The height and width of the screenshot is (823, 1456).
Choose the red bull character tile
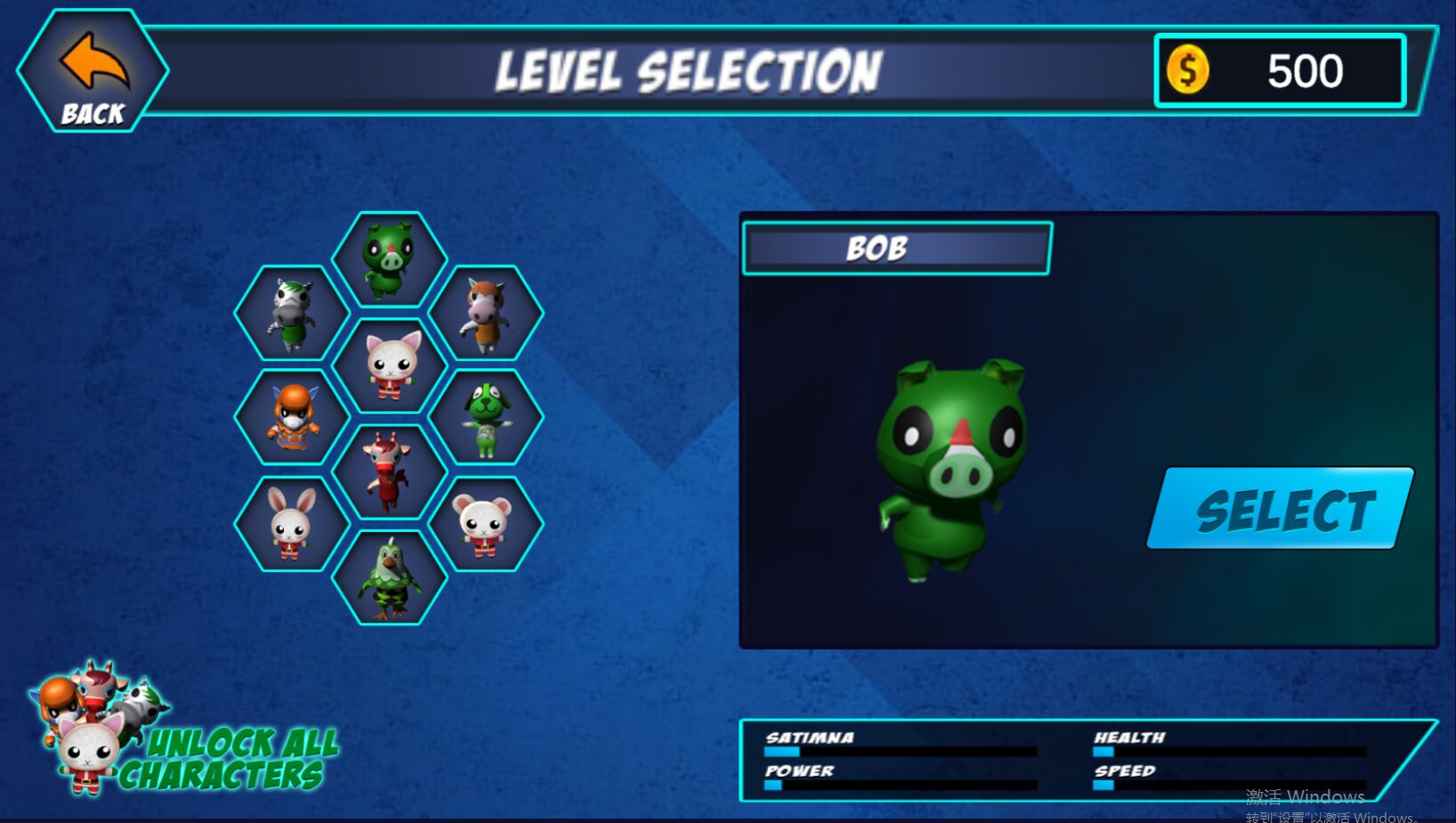click(389, 472)
